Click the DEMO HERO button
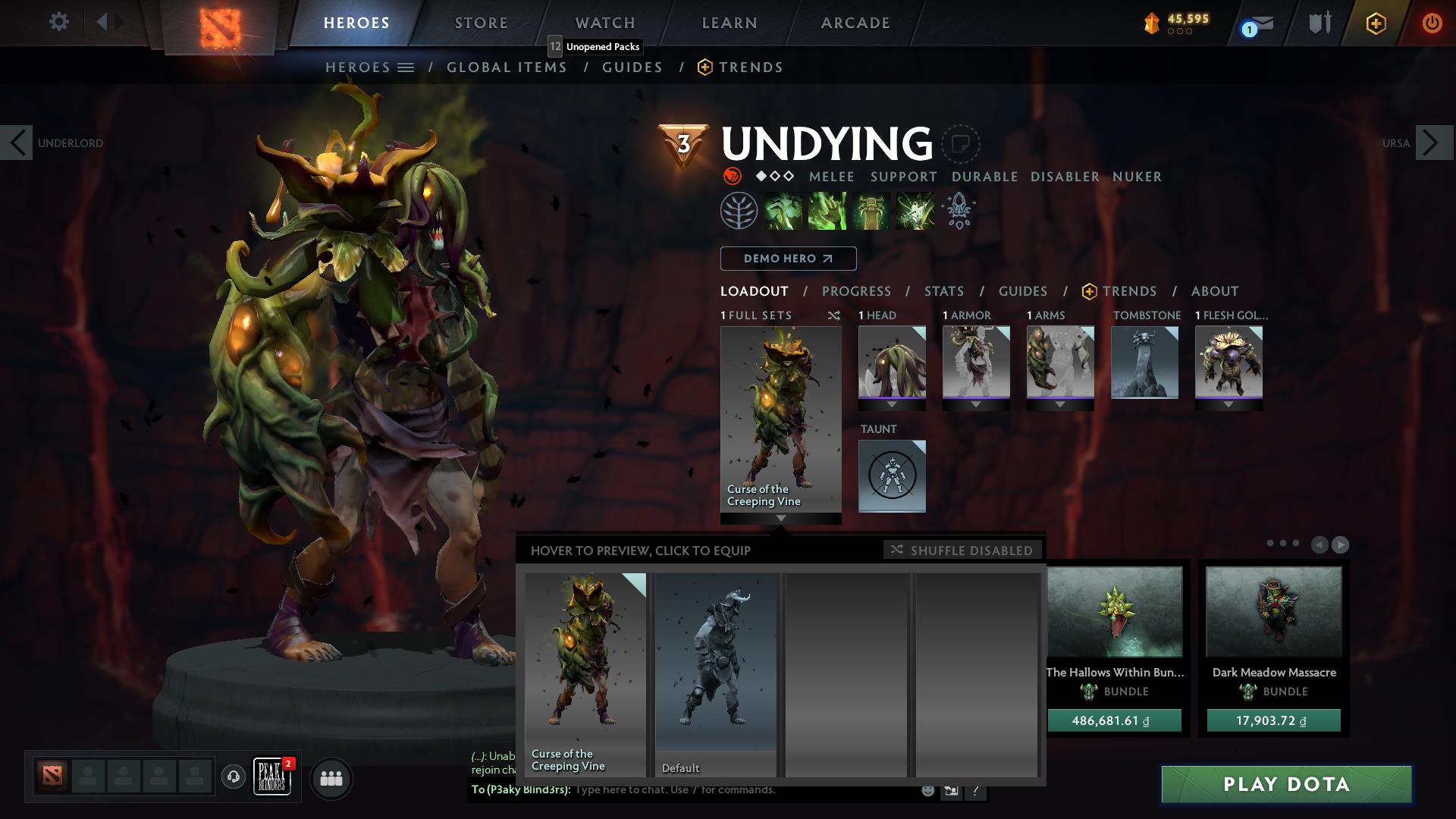This screenshot has width=1456, height=819. (787, 259)
